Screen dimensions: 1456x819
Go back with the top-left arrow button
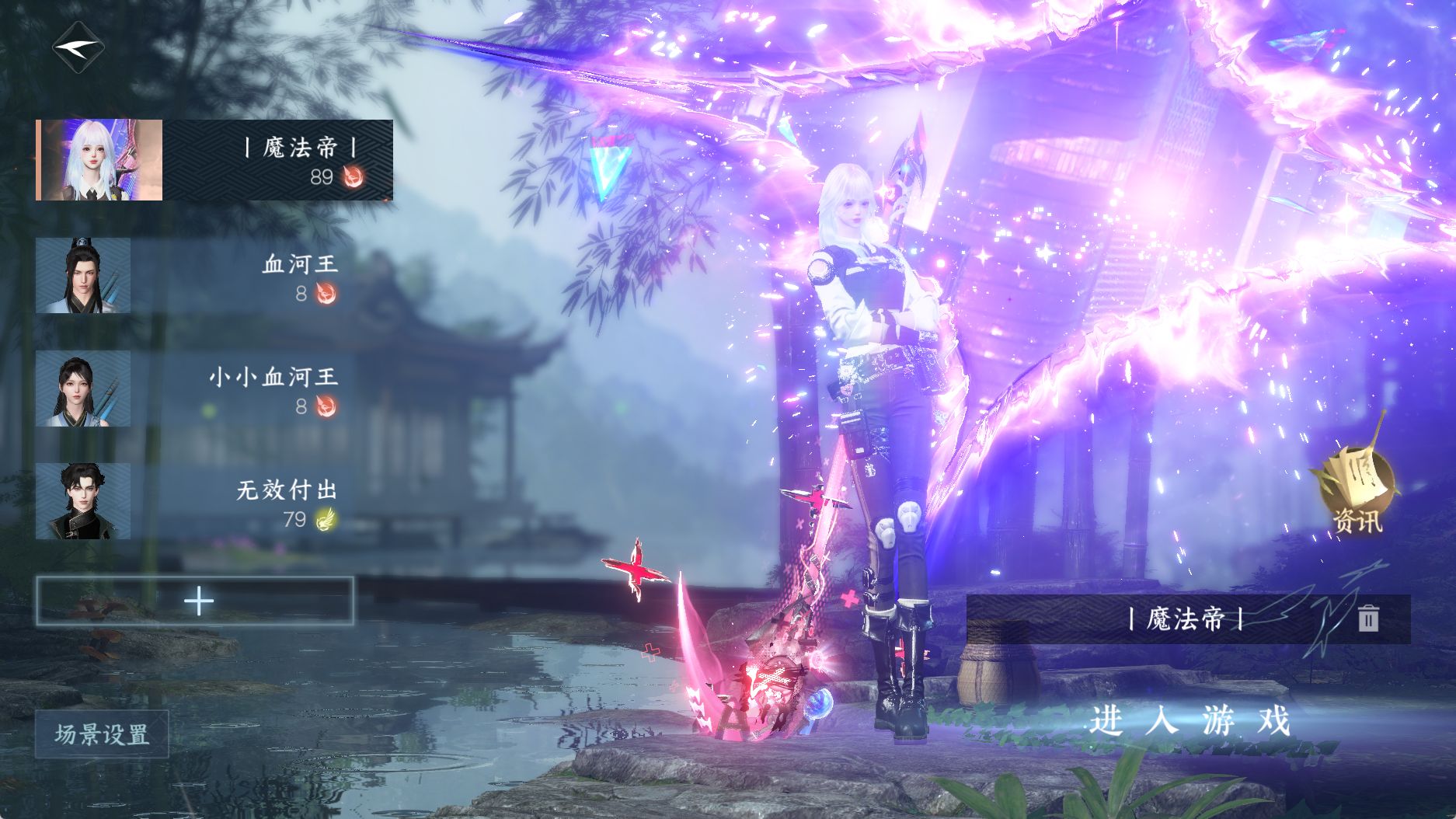[78, 47]
